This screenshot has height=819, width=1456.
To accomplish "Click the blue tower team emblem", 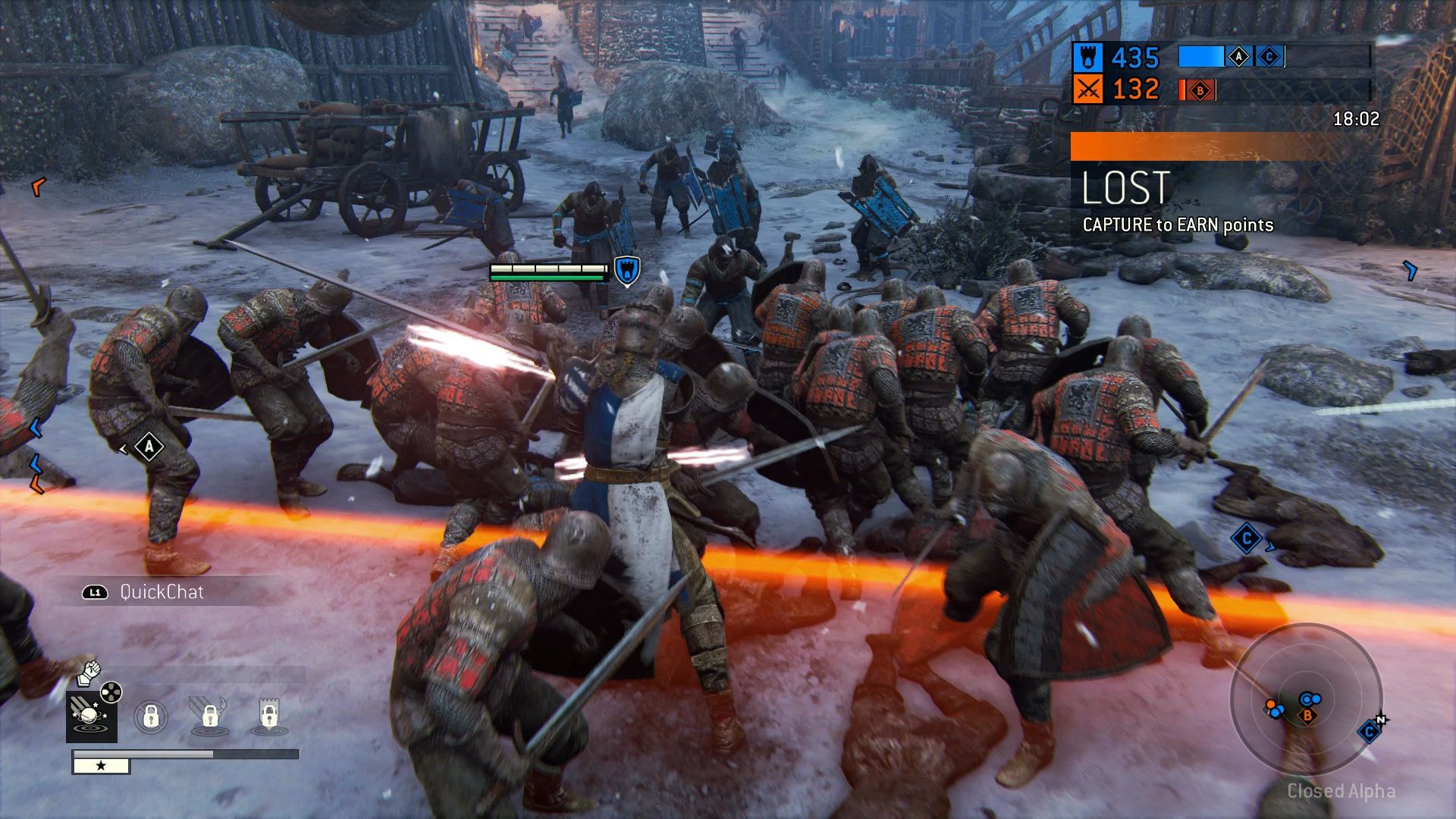I will coord(1088,58).
